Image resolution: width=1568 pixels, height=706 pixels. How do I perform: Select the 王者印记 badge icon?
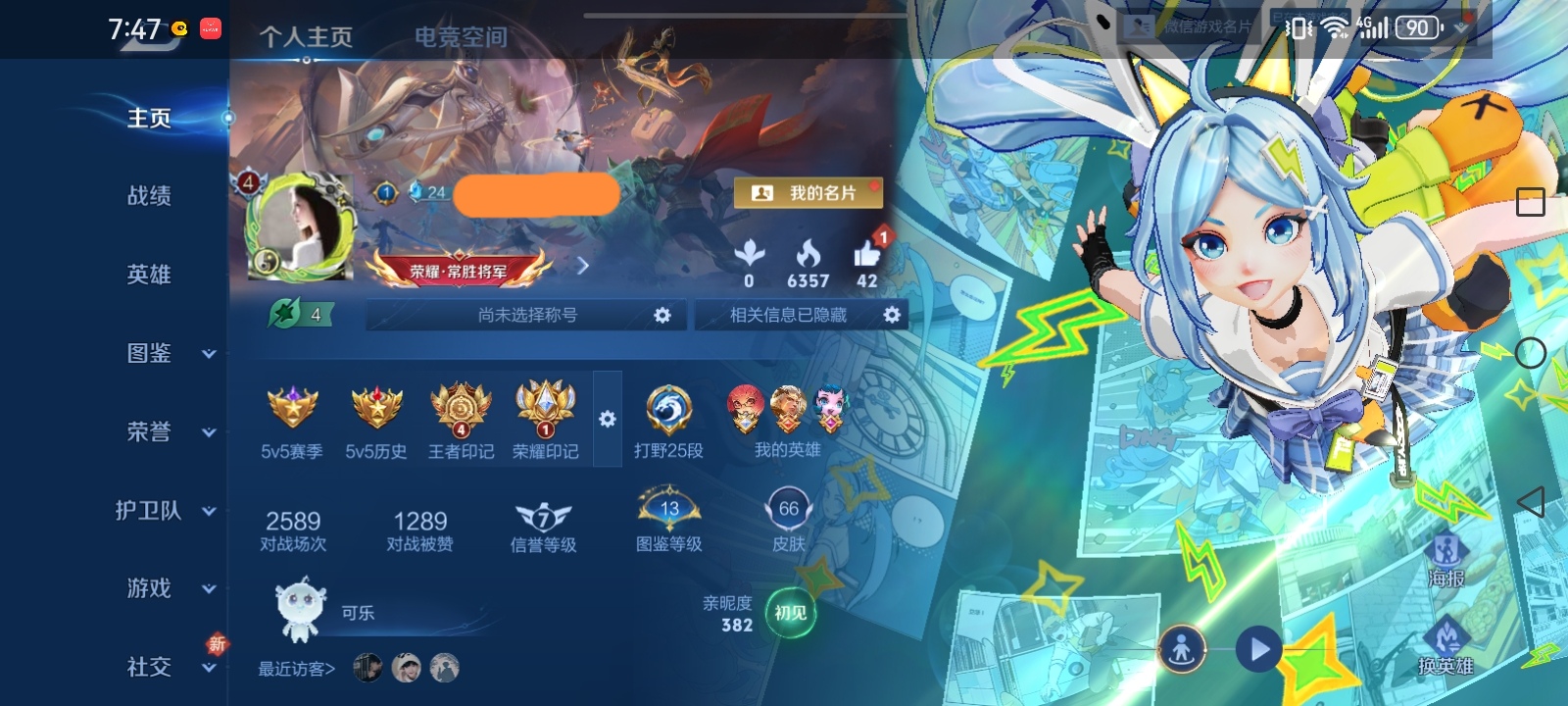click(x=459, y=410)
